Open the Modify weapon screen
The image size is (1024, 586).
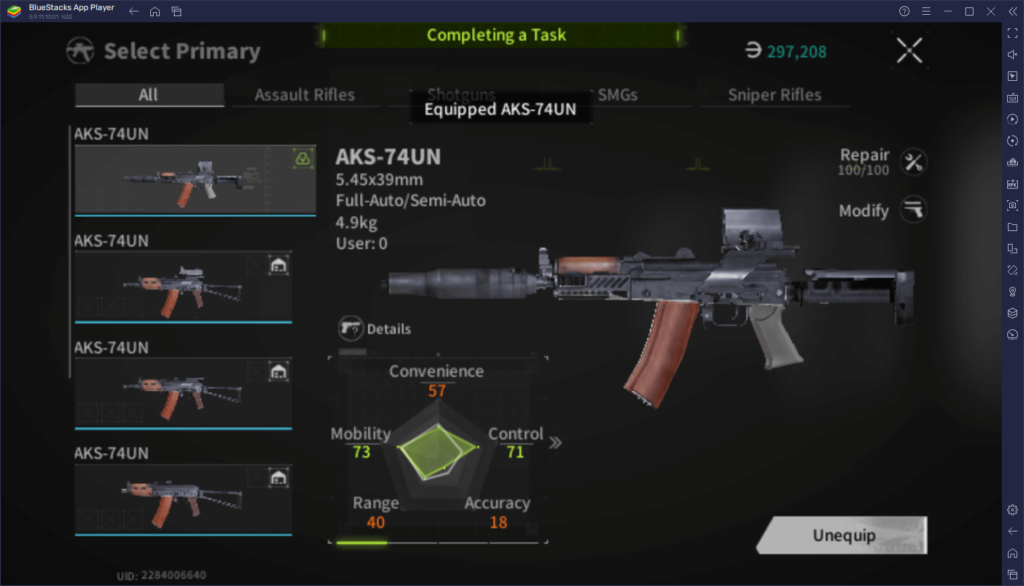pyautogui.click(x=912, y=210)
